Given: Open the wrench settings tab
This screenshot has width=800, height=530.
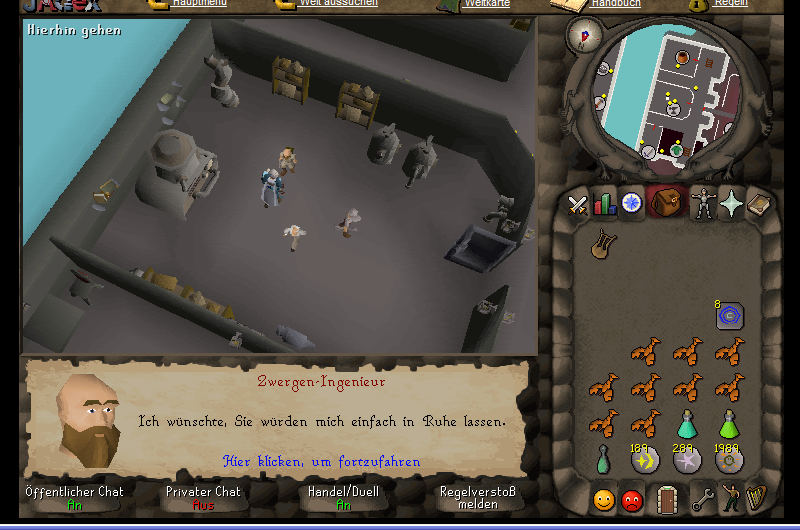Looking at the screenshot, I should (703, 499).
